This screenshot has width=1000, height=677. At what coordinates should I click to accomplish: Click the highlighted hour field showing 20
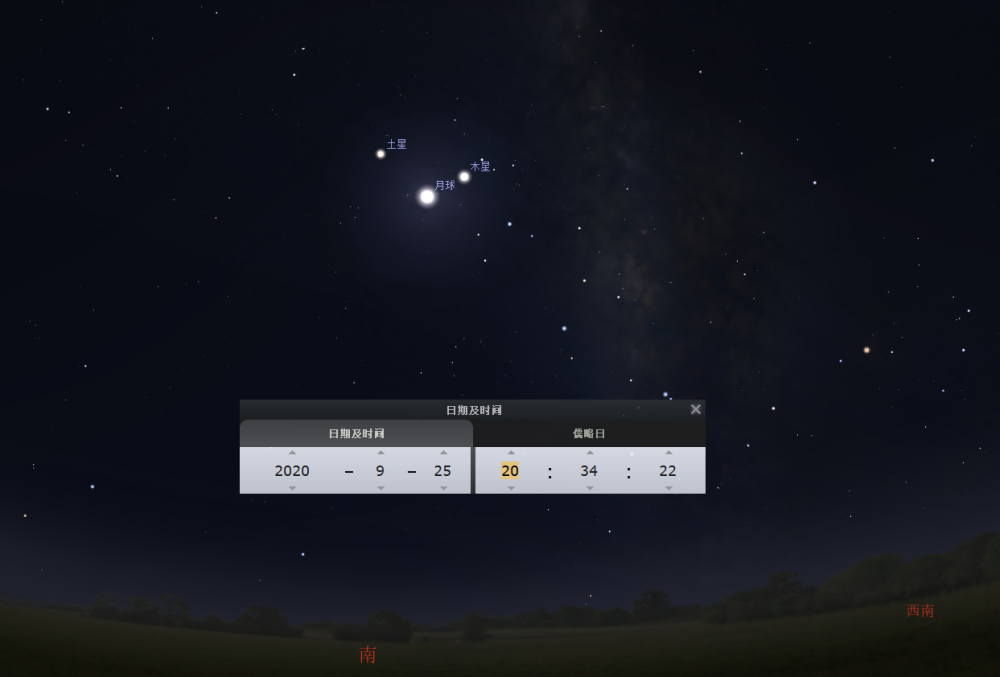pyautogui.click(x=510, y=471)
